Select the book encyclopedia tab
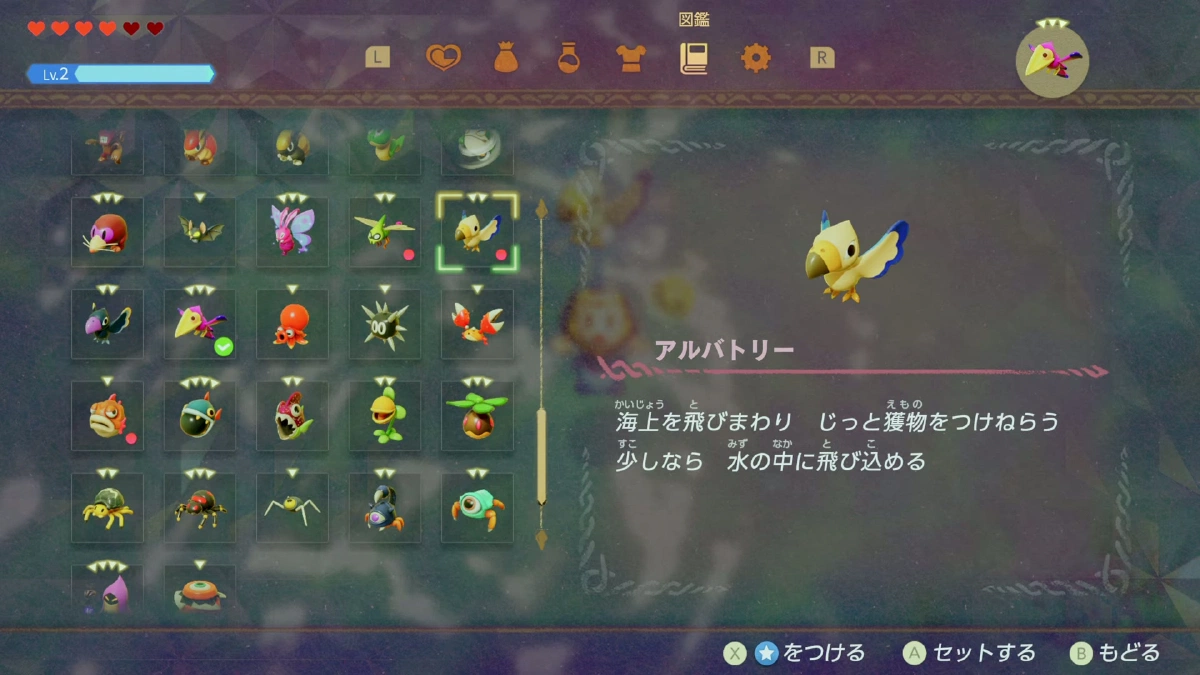Screen dimensions: 1200x675 pos(693,58)
